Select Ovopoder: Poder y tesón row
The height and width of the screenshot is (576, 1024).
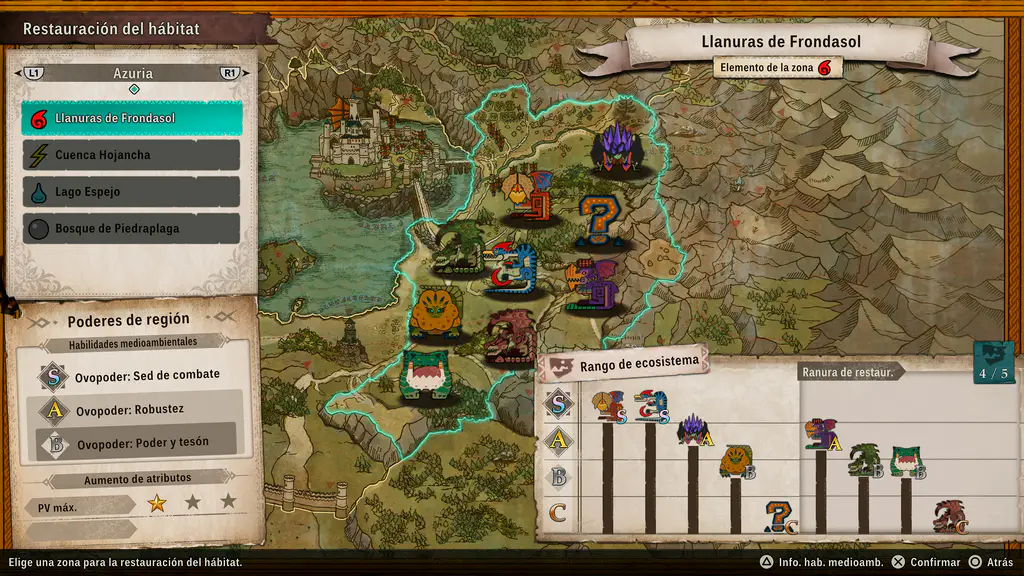pos(140,443)
